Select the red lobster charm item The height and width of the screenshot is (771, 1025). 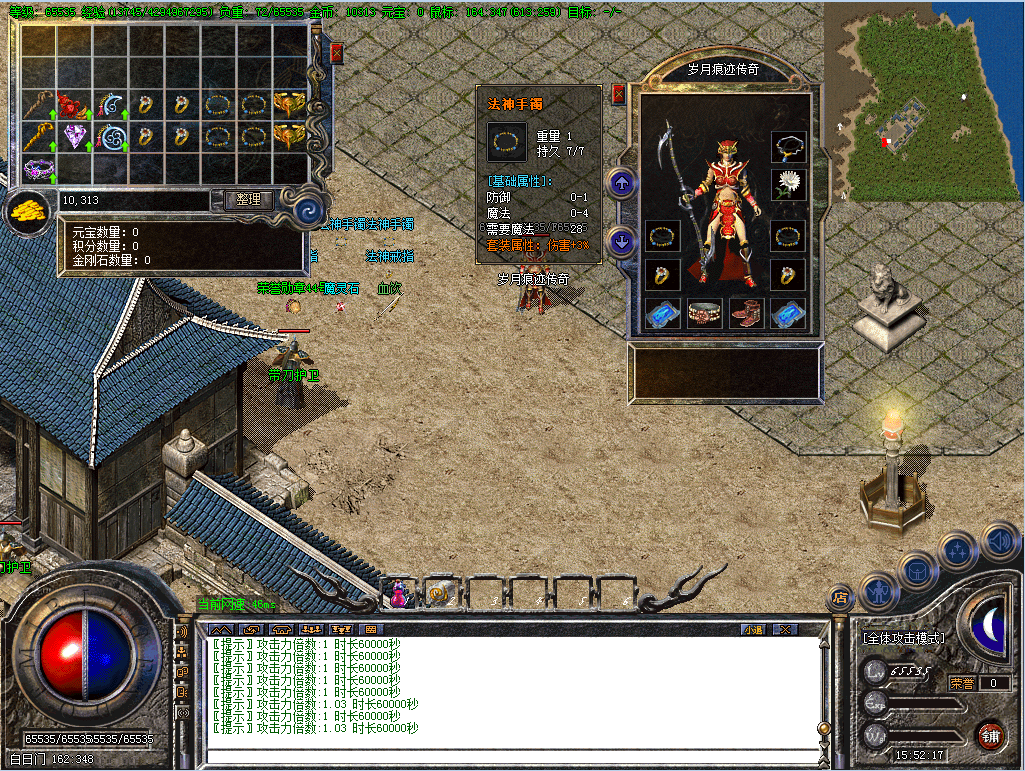pos(73,104)
